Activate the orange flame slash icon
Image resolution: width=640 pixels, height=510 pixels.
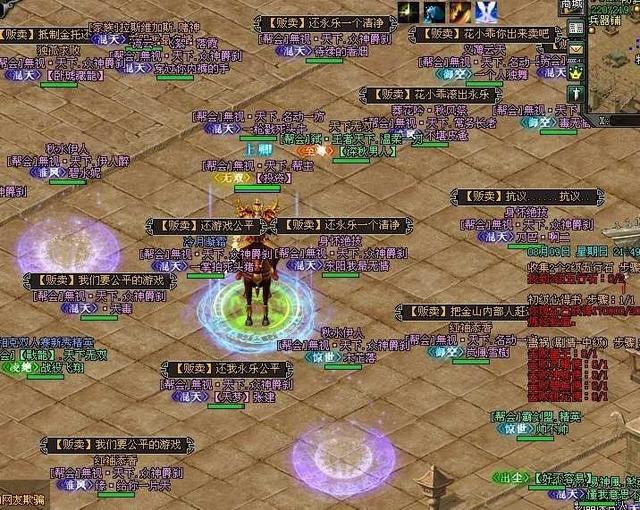click(x=460, y=12)
